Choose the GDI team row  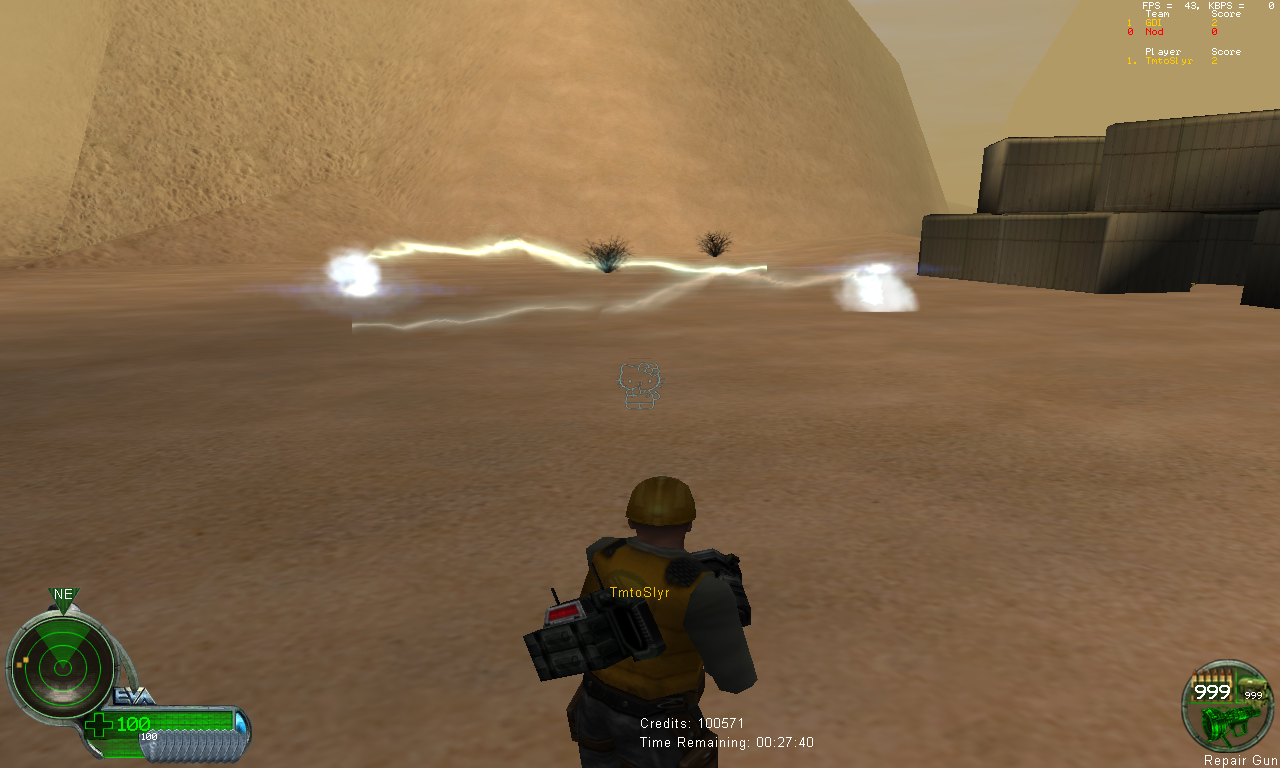point(1153,22)
